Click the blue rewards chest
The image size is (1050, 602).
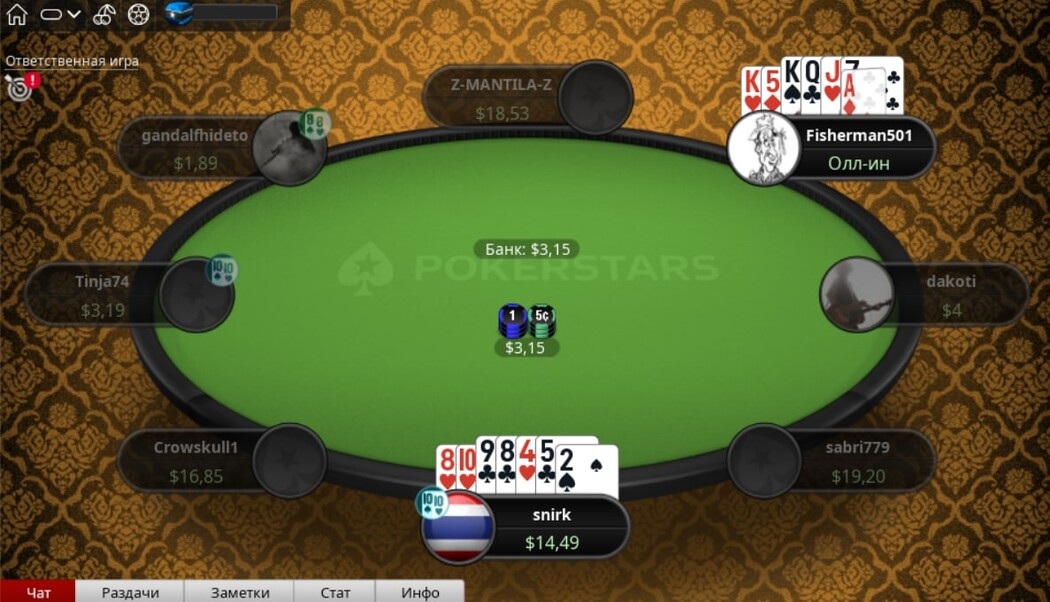point(180,13)
